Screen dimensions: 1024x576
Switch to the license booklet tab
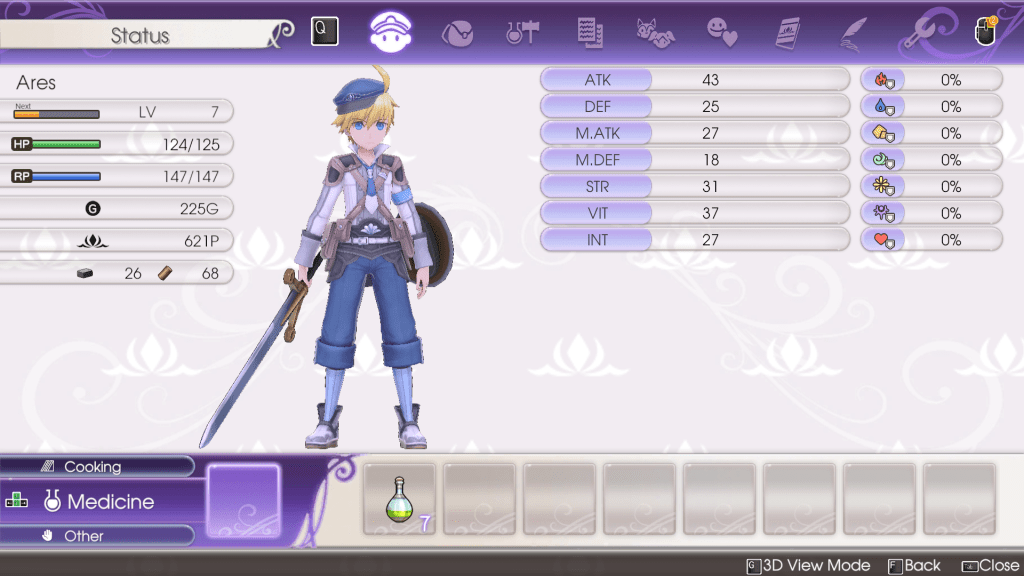(x=790, y=32)
